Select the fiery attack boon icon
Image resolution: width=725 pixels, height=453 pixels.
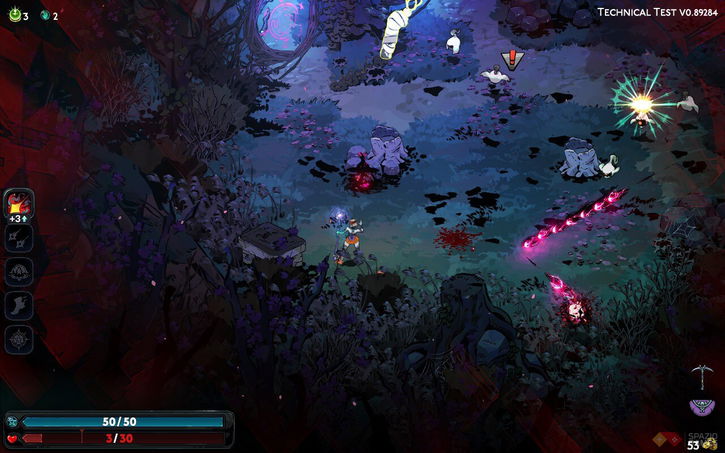tap(19, 204)
